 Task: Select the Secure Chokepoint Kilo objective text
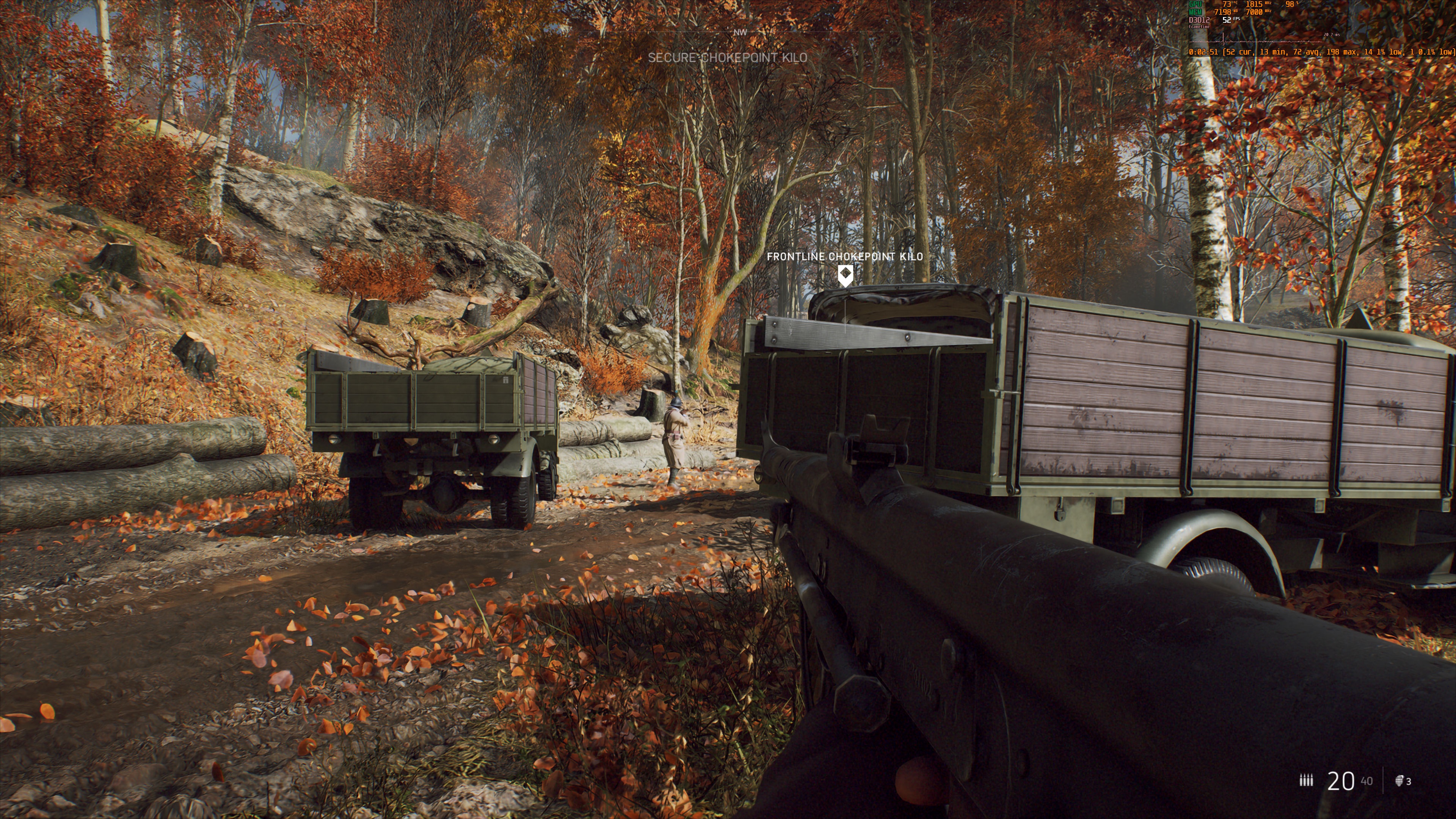[x=728, y=58]
